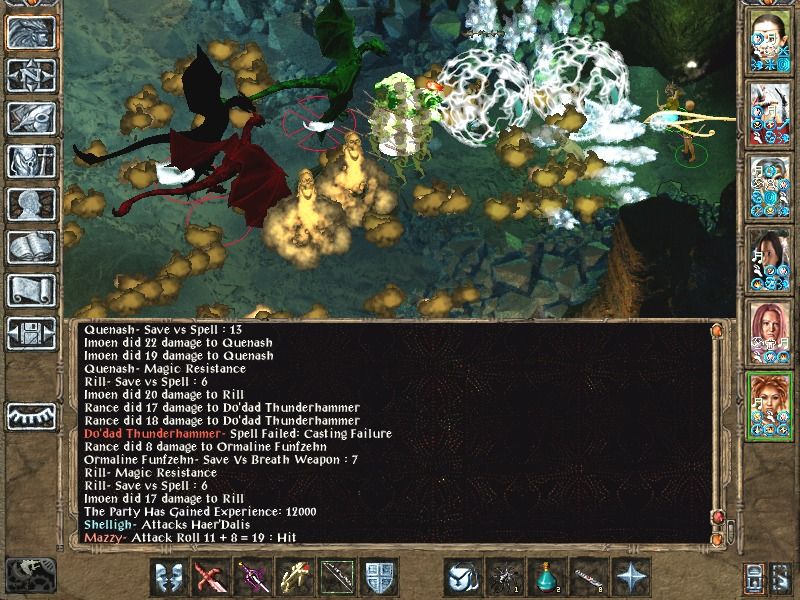Open options with the floppy disk button

tap(30, 331)
